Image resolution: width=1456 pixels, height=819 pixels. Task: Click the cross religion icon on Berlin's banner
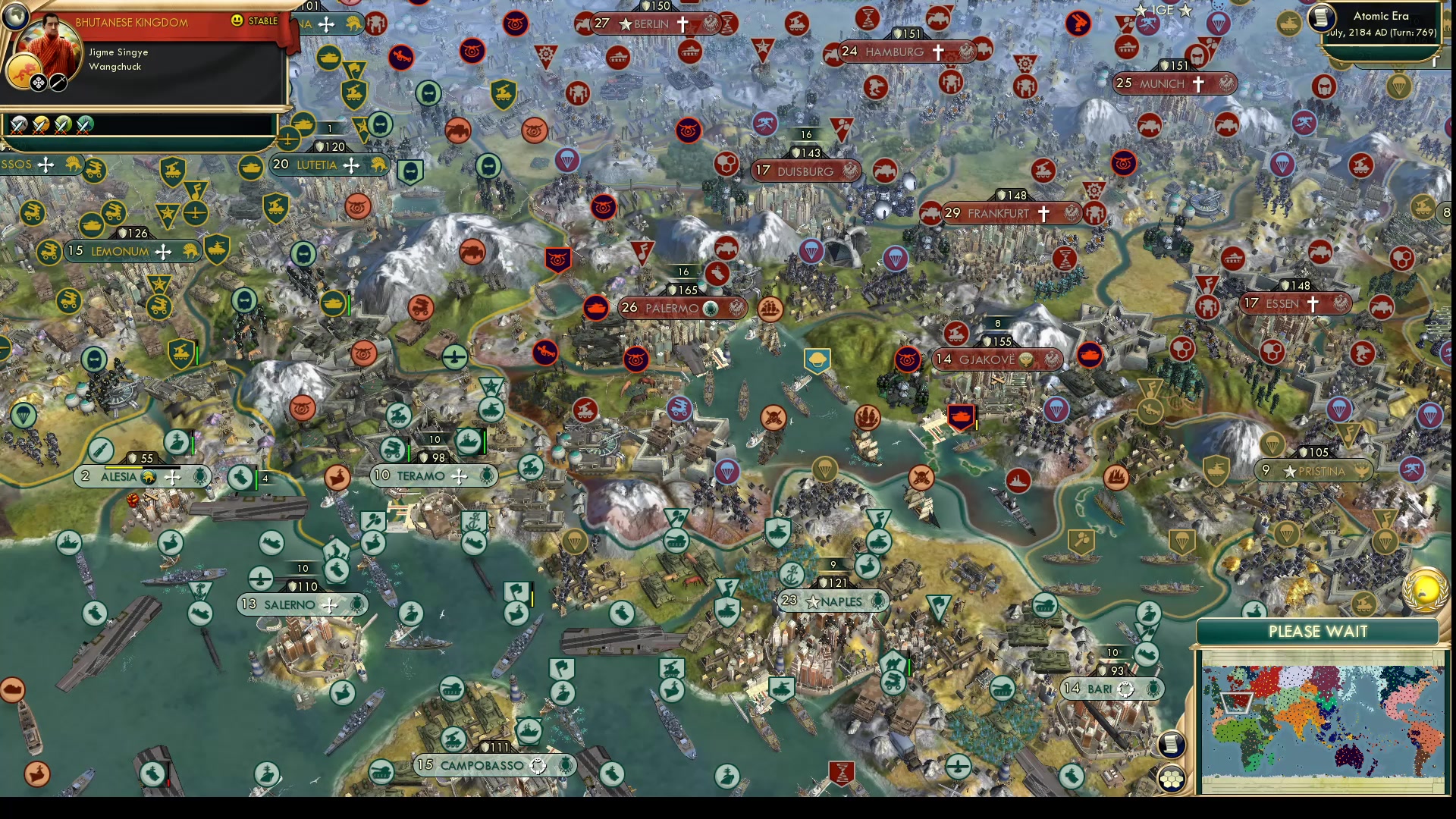[682, 24]
